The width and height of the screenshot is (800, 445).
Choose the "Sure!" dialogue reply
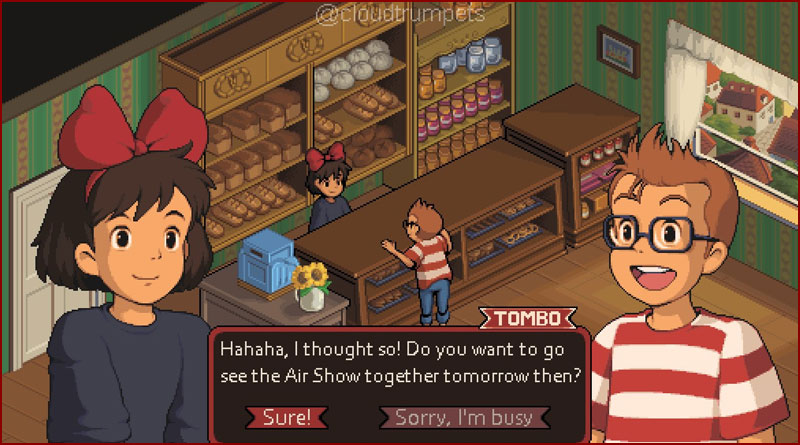pos(287,417)
